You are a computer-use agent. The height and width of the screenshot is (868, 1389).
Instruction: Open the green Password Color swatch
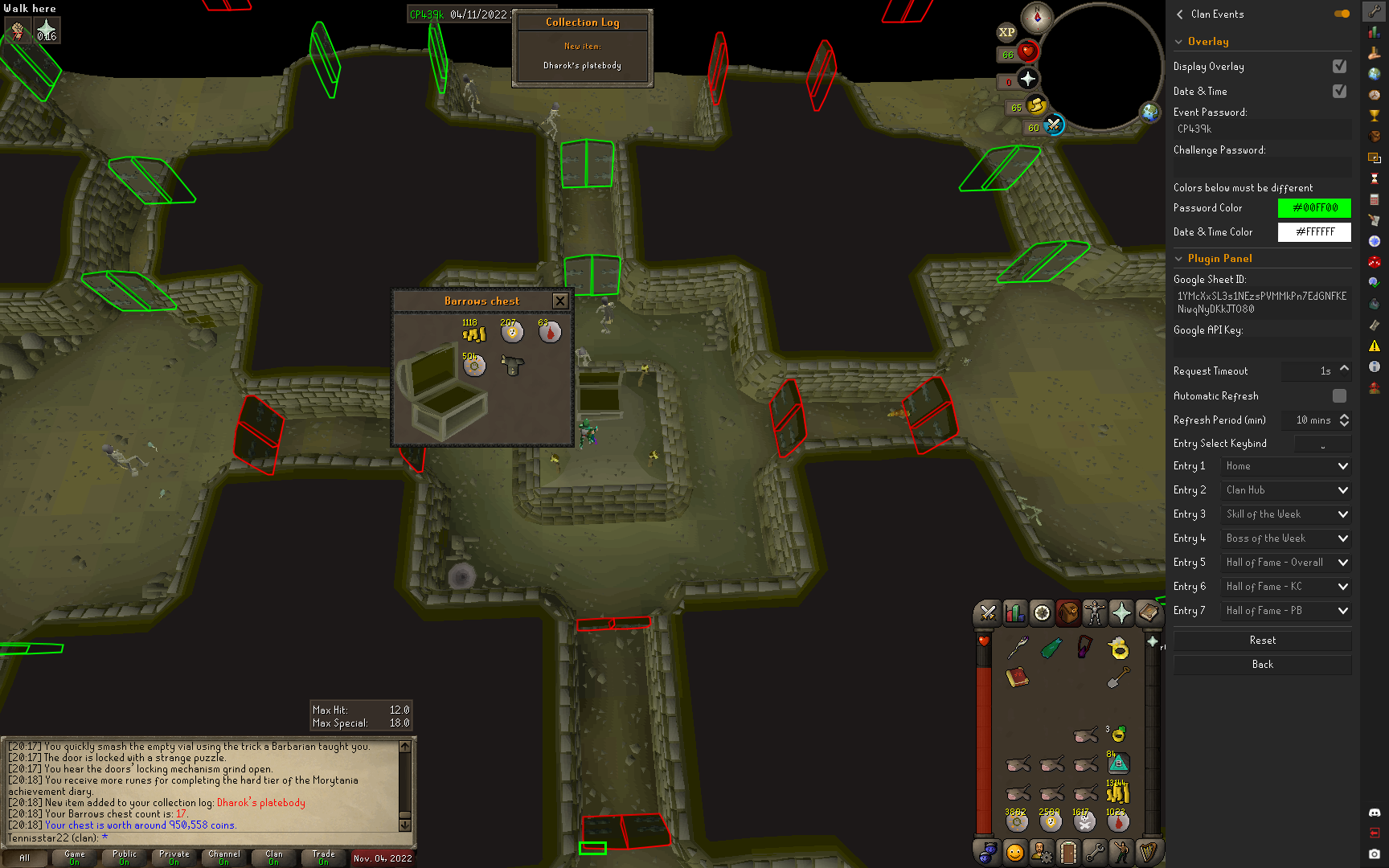(x=1314, y=208)
